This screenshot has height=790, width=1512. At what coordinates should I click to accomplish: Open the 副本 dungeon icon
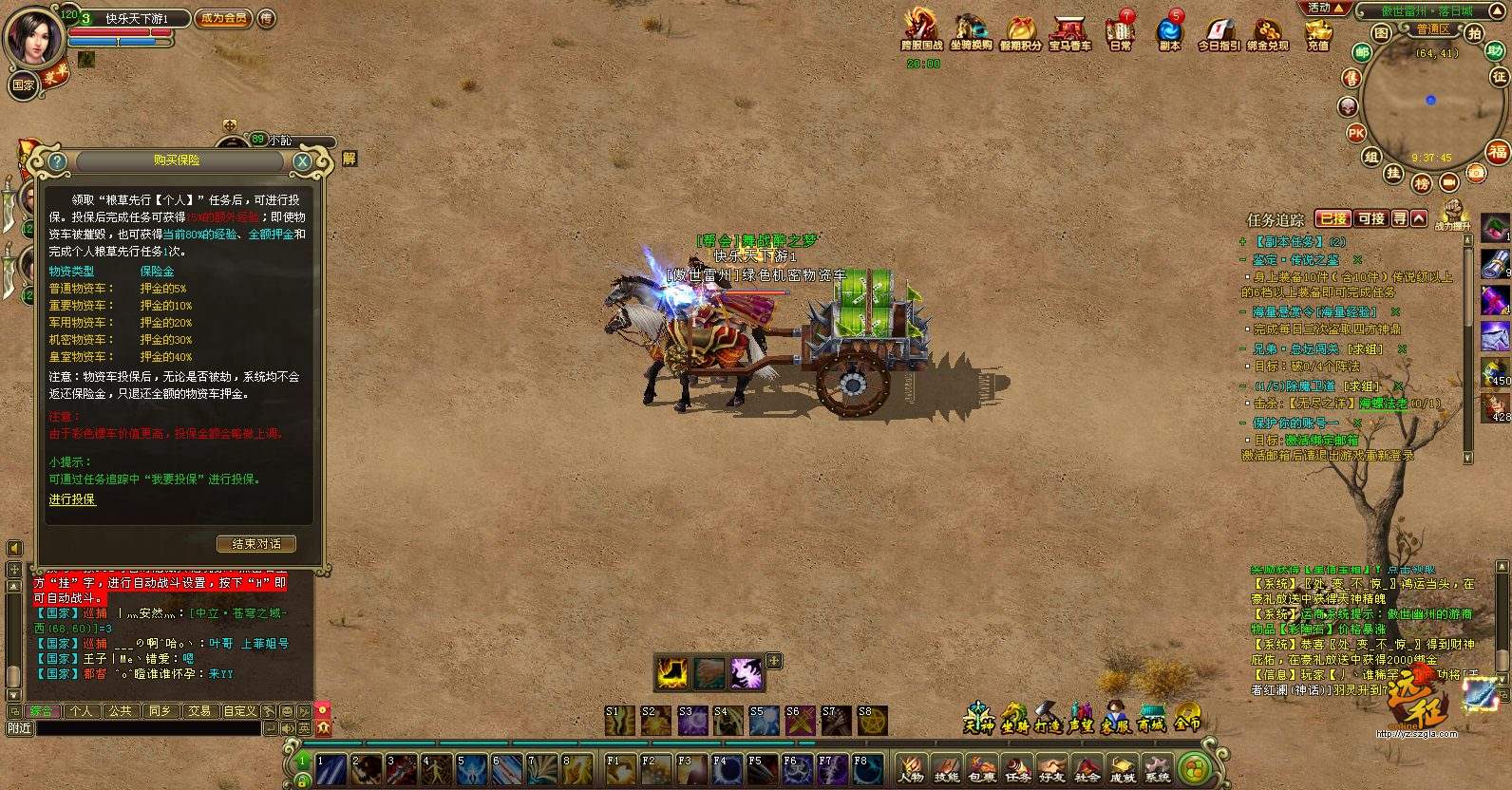1169,31
